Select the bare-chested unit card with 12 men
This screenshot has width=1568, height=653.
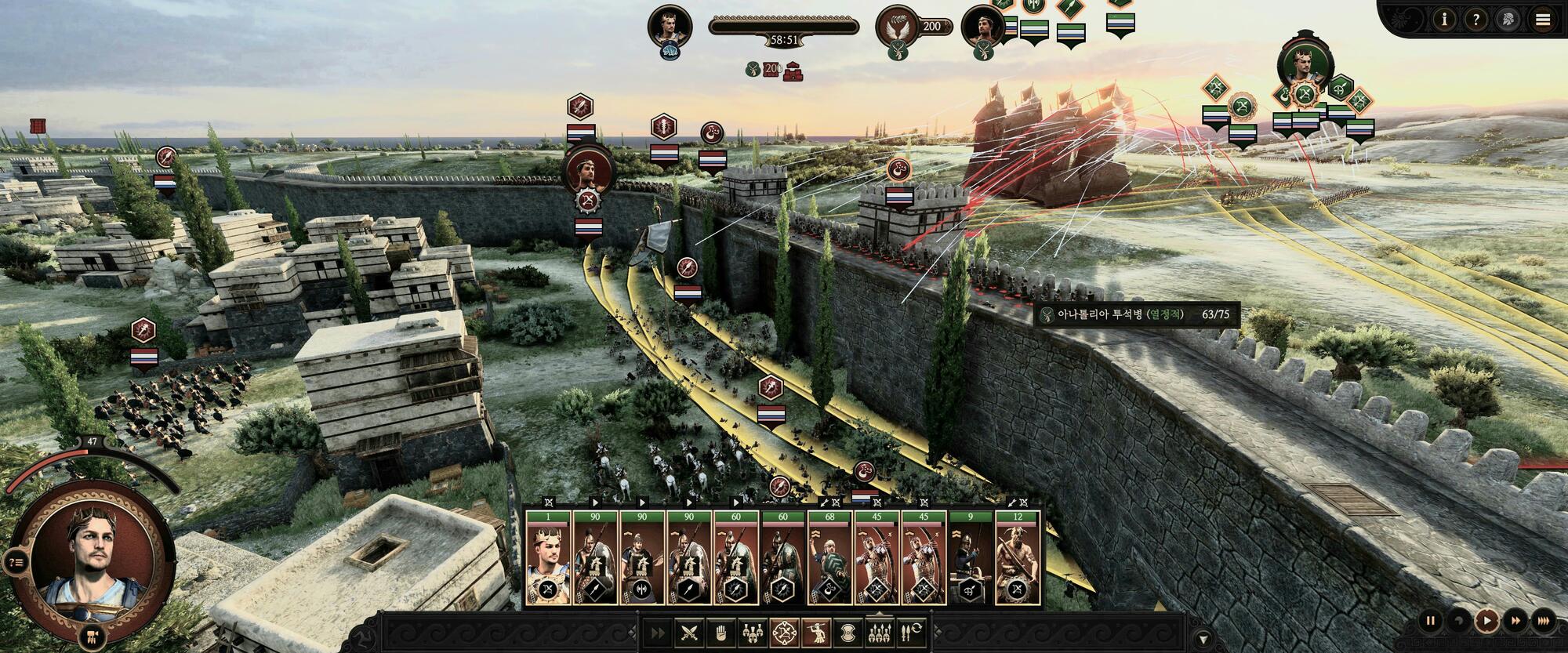coord(1018,558)
